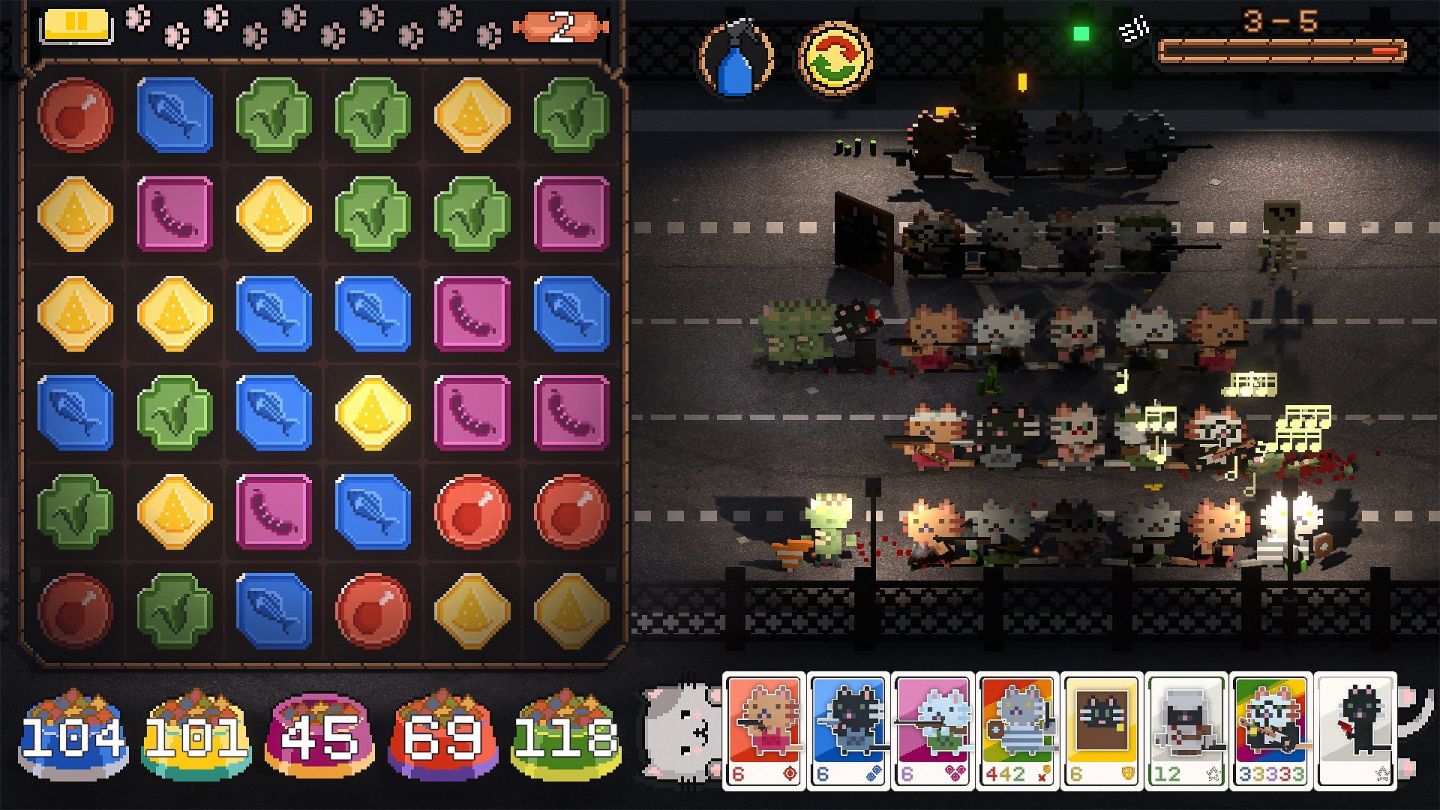Click the gray cat avatar beside the cards

click(x=678, y=730)
